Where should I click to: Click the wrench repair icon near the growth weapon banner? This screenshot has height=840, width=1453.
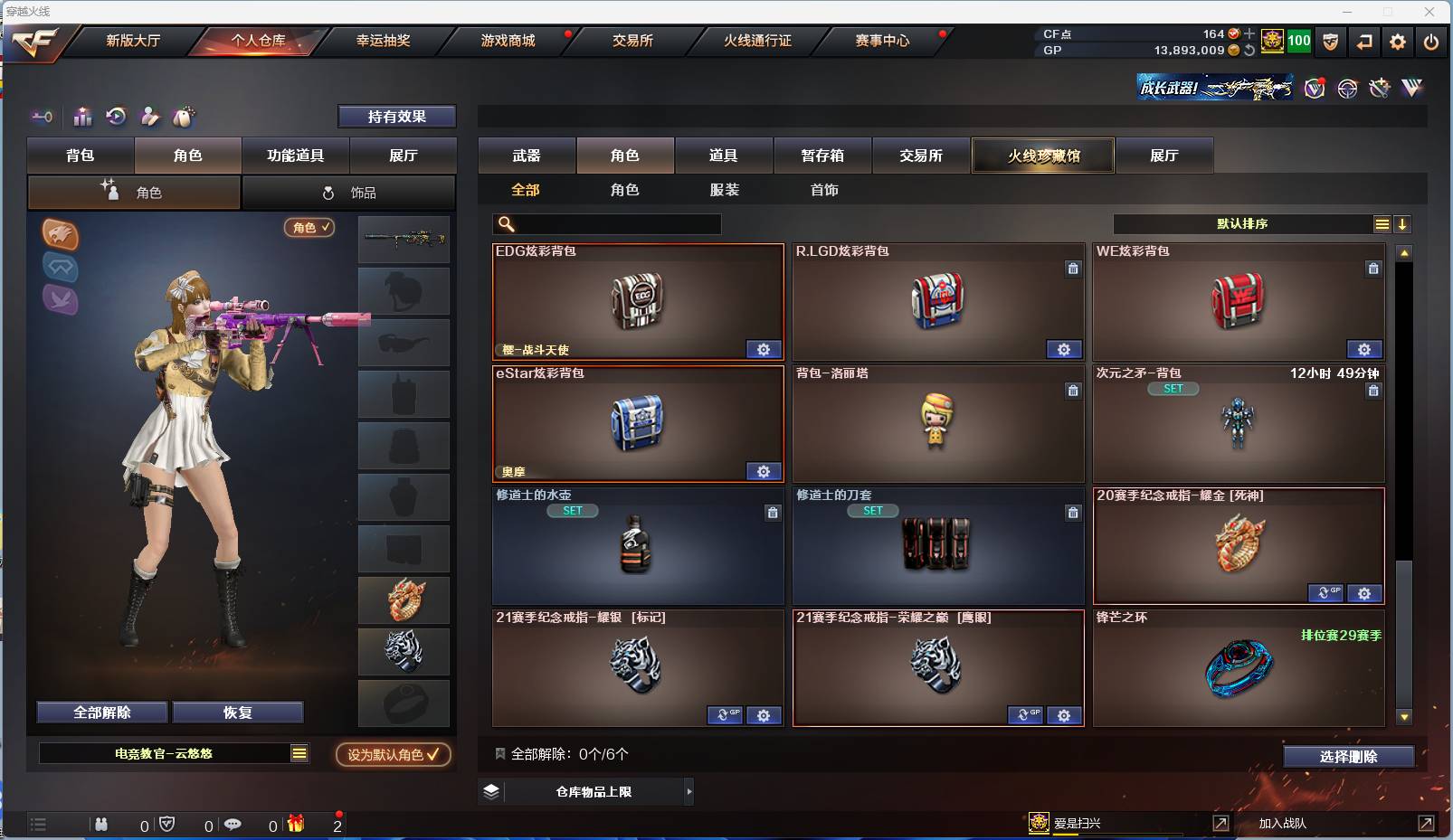[x=1380, y=88]
